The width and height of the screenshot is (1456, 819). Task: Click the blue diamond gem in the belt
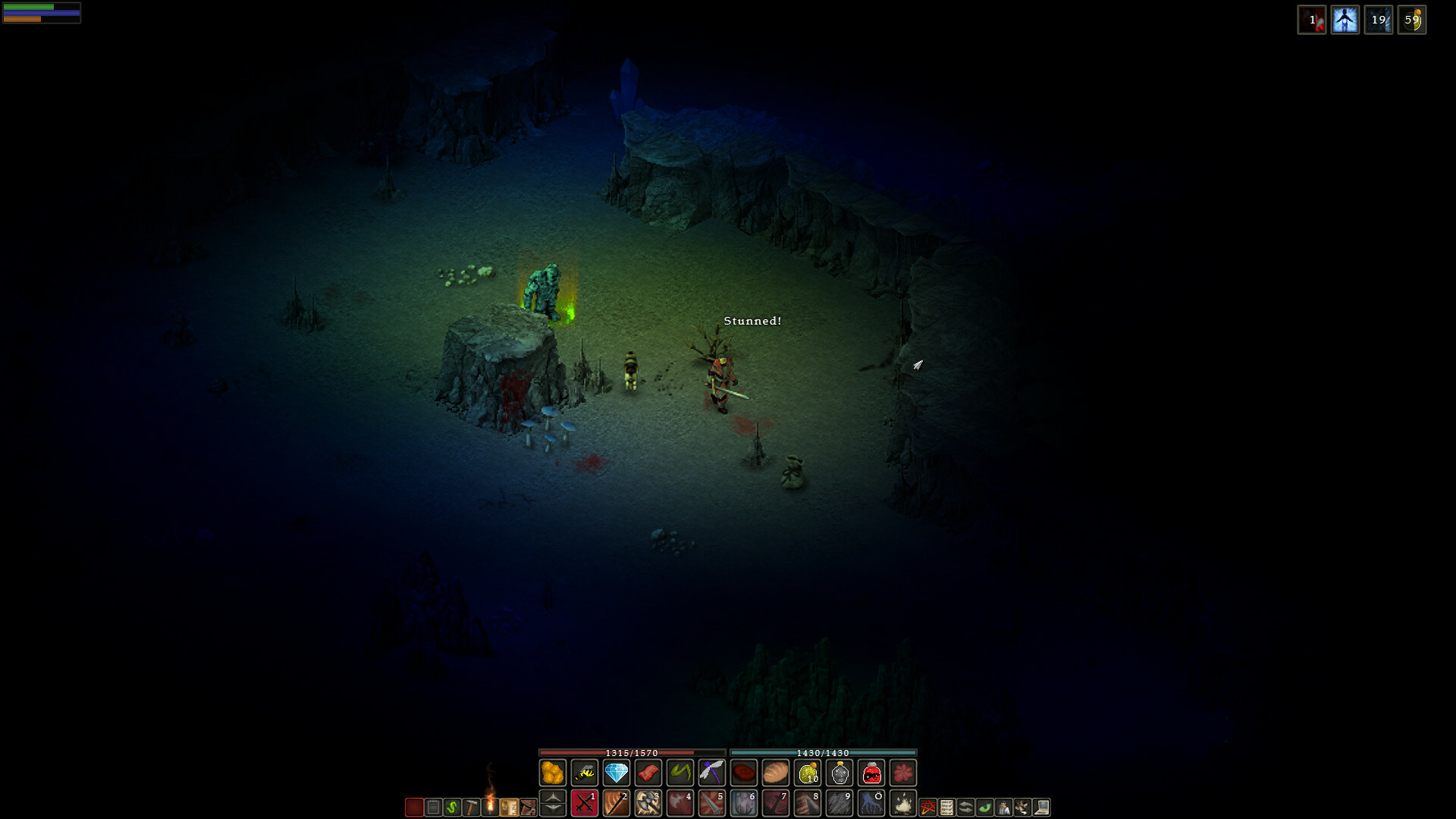[616, 773]
